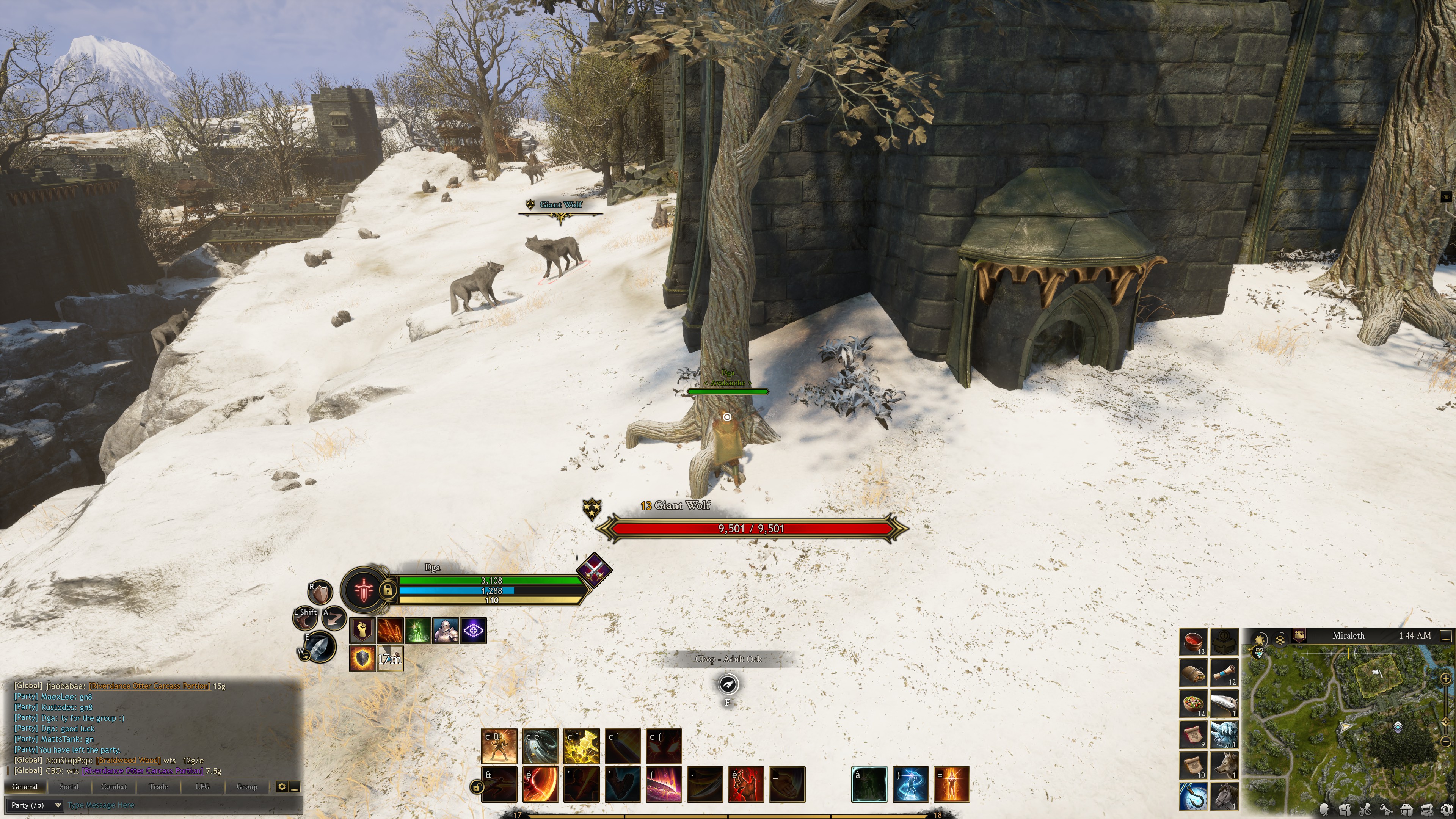The image size is (1456, 819).
Task: Select the LFG chat tab
Action: [202, 786]
